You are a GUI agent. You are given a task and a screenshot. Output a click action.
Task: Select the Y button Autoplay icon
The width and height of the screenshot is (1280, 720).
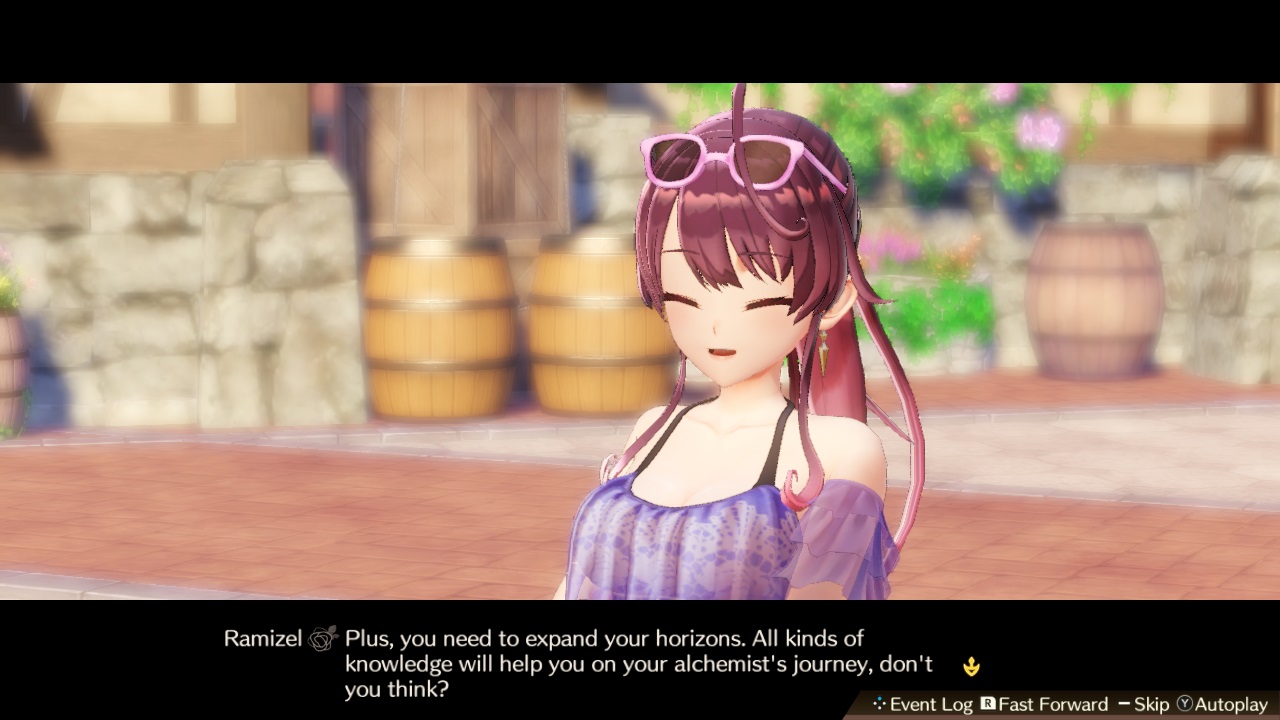coord(1183,704)
